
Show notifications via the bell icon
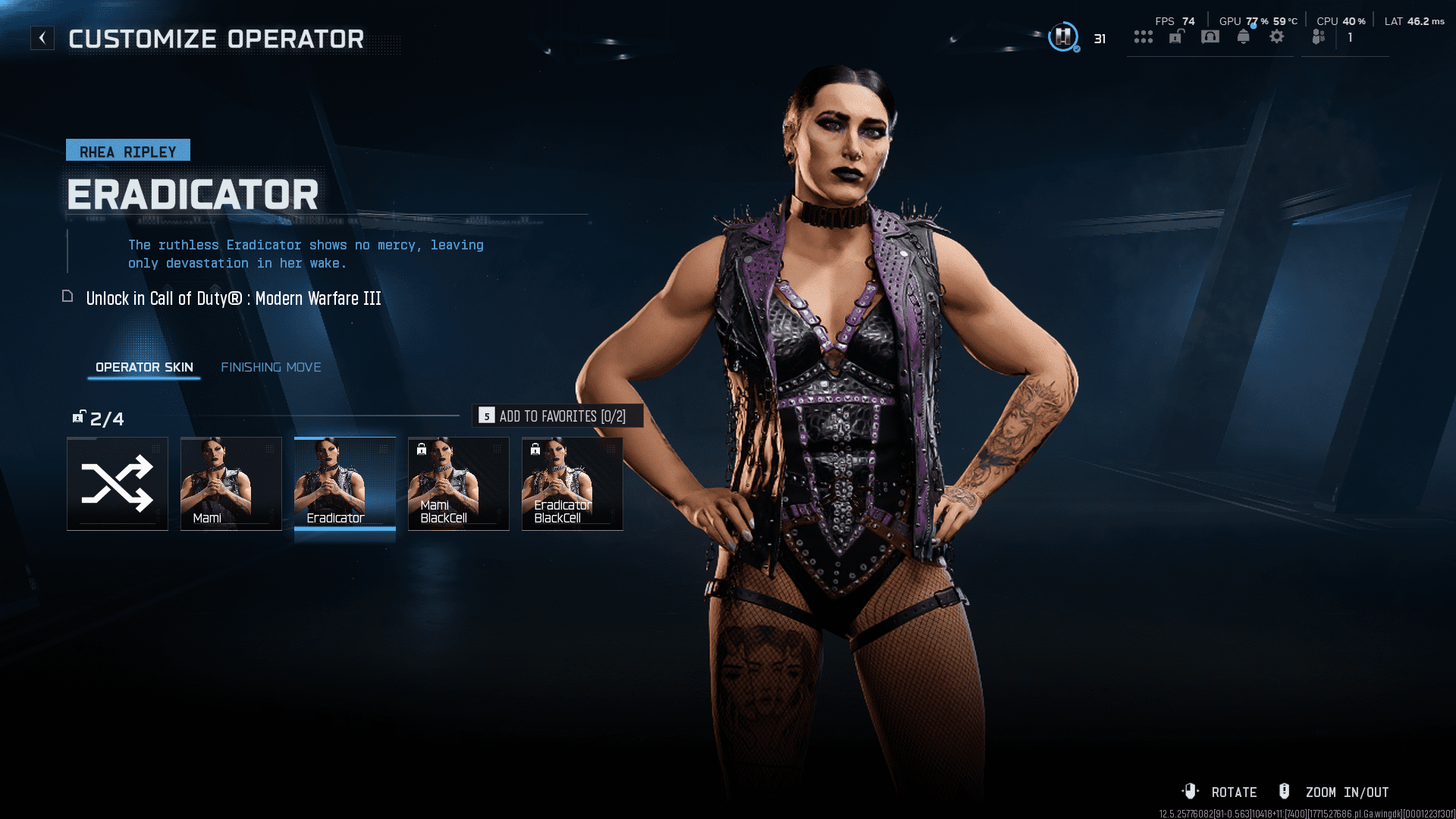[x=1244, y=37]
